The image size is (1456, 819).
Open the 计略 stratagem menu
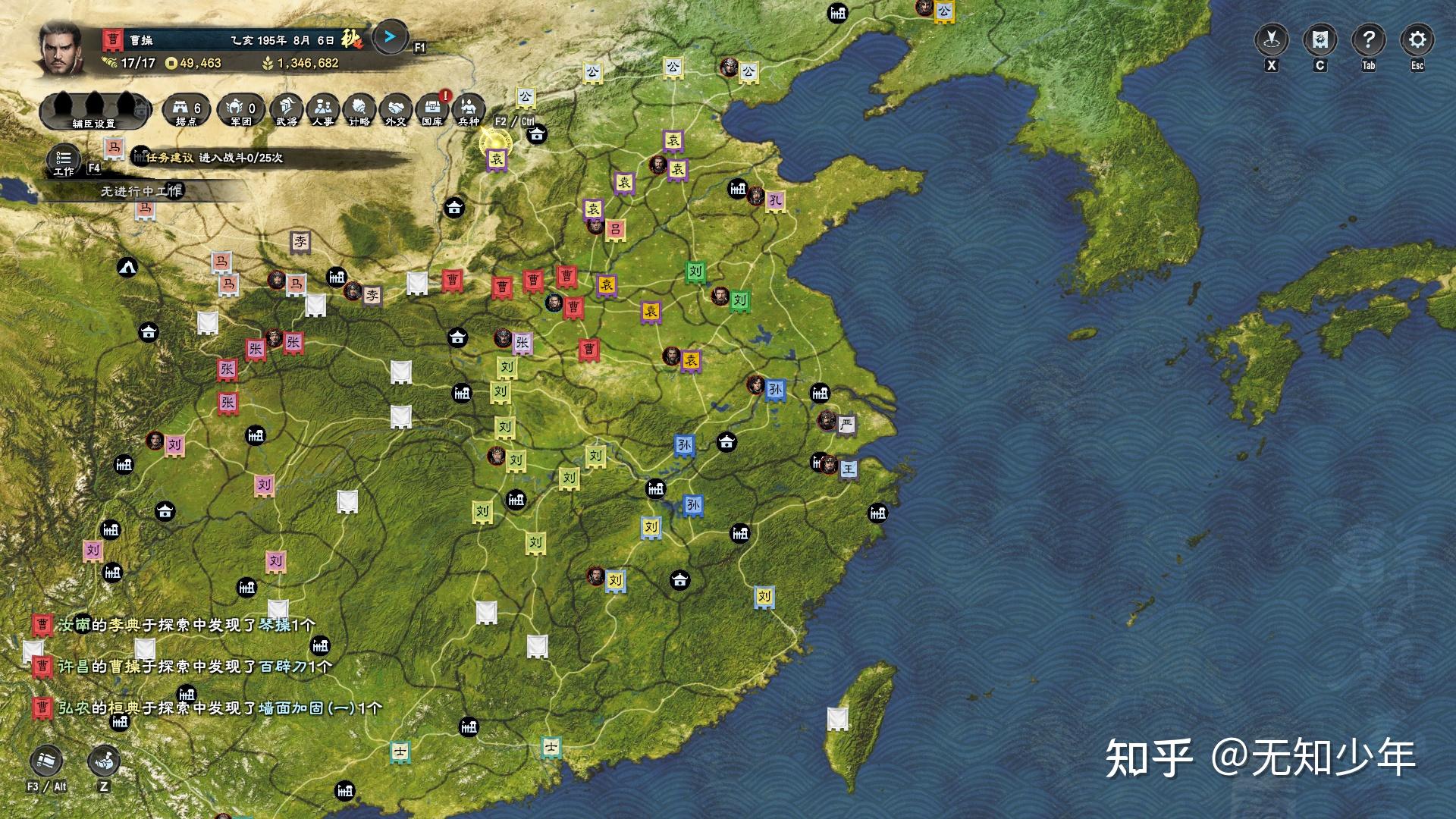359,110
